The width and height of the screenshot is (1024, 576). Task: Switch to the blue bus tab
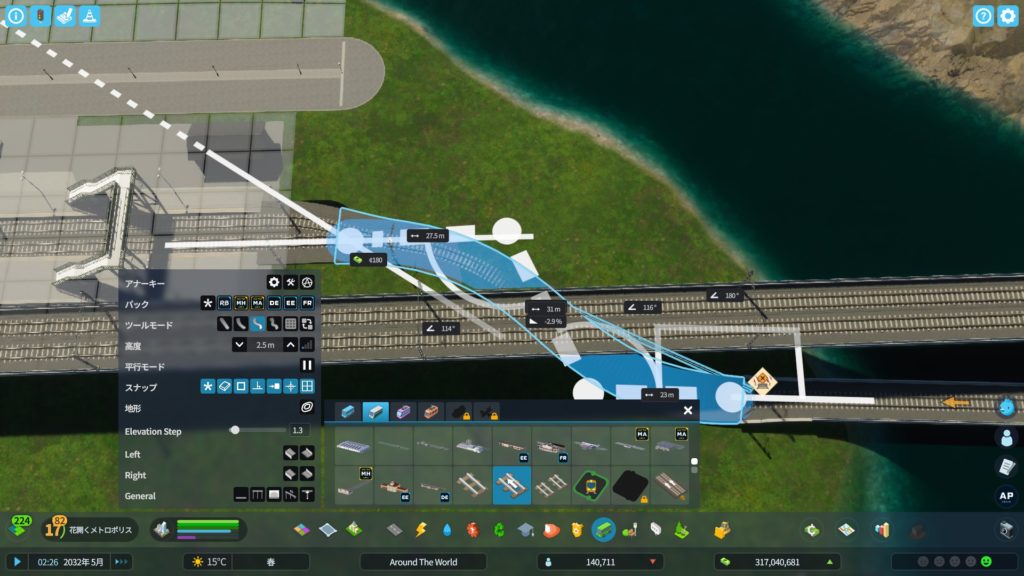[347, 411]
